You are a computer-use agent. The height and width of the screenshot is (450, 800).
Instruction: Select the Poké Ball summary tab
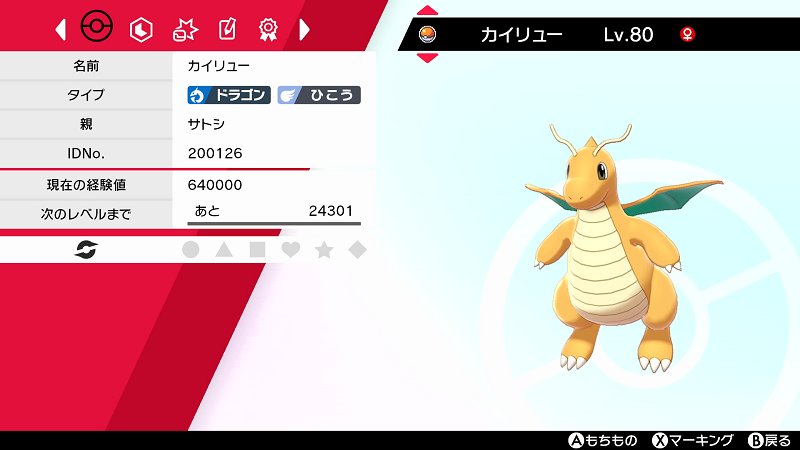pyautogui.click(x=97, y=29)
